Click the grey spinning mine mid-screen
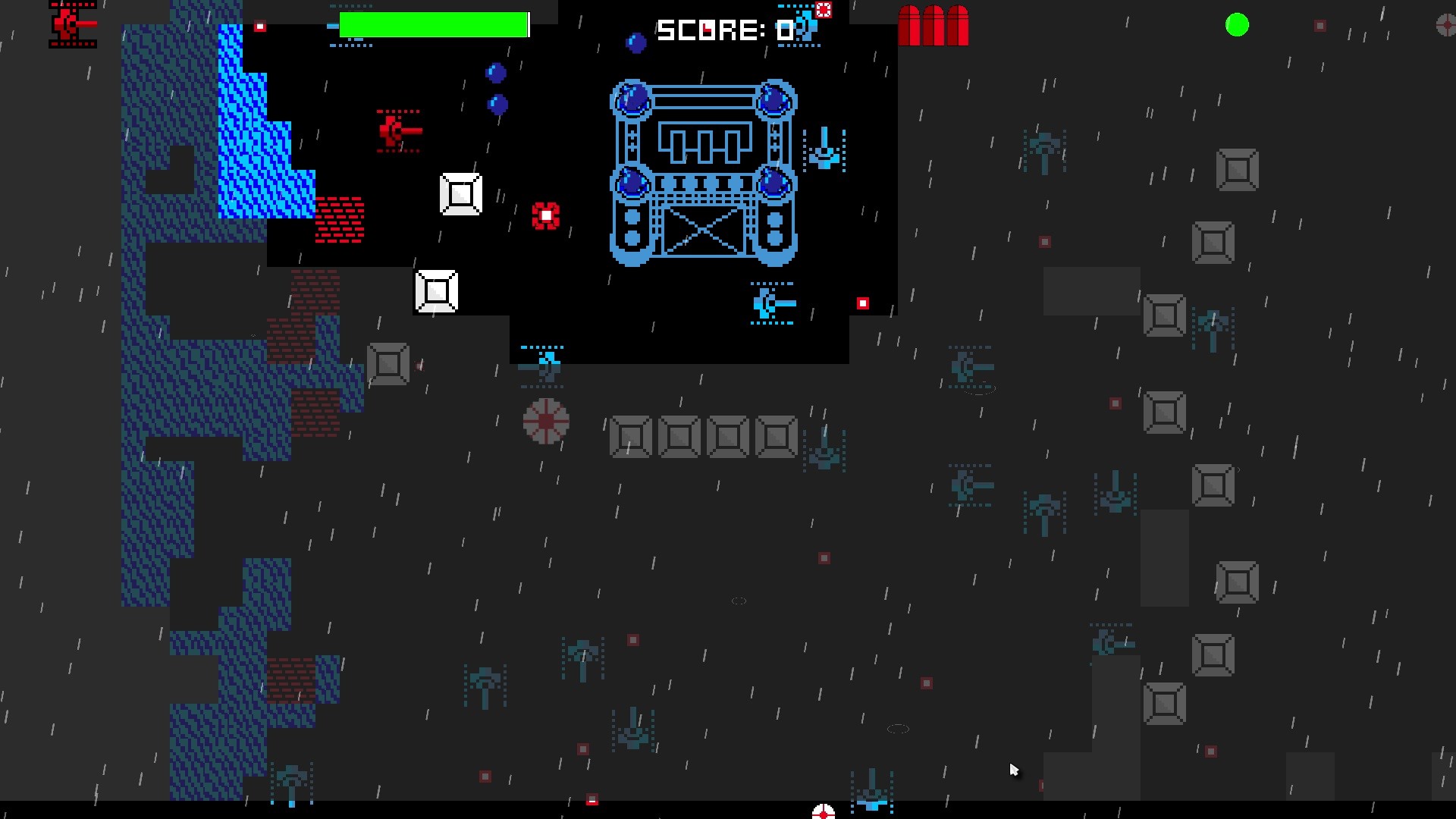 pos(545,423)
